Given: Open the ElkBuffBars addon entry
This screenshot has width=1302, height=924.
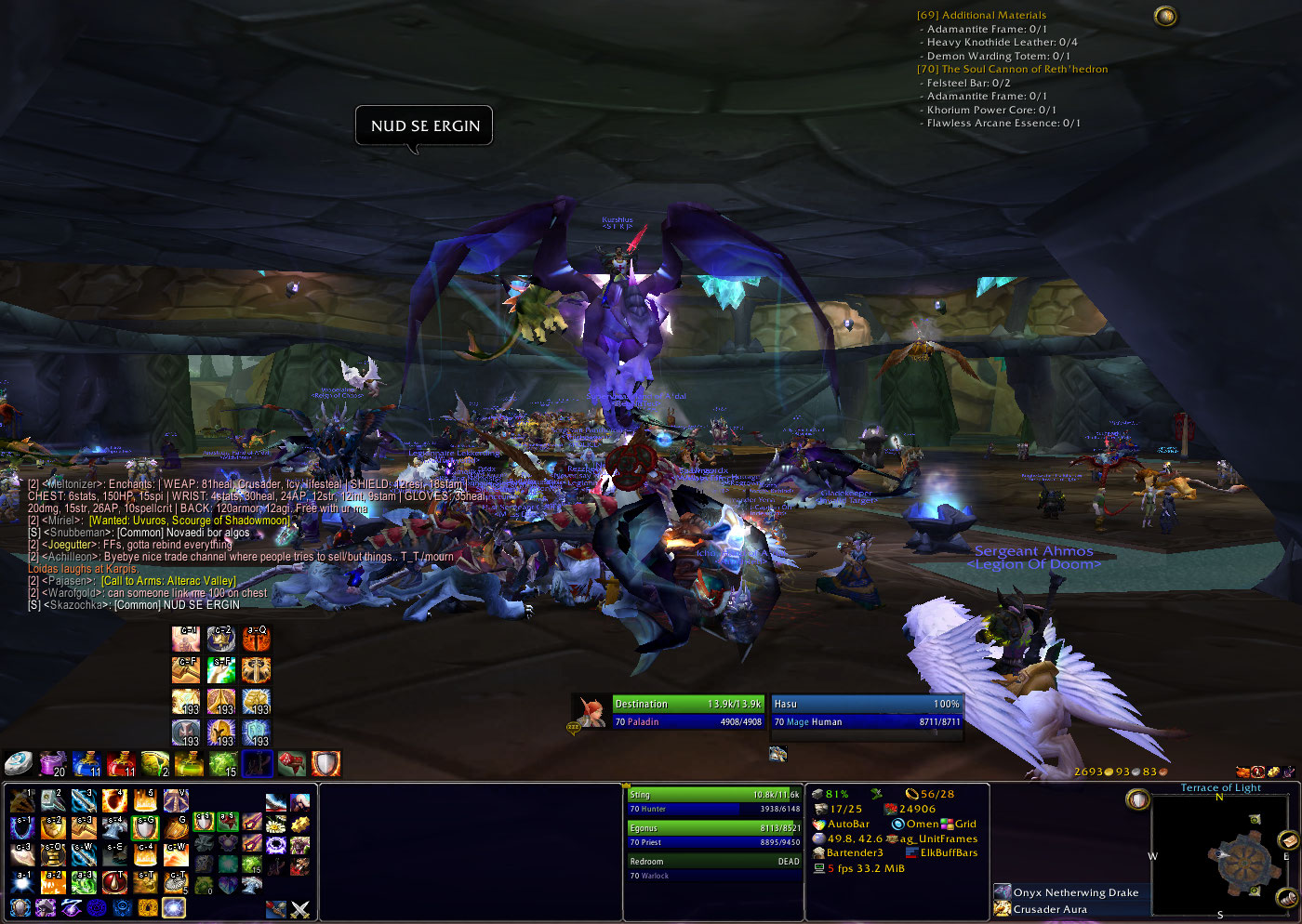Looking at the screenshot, I should tap(949, 852).
